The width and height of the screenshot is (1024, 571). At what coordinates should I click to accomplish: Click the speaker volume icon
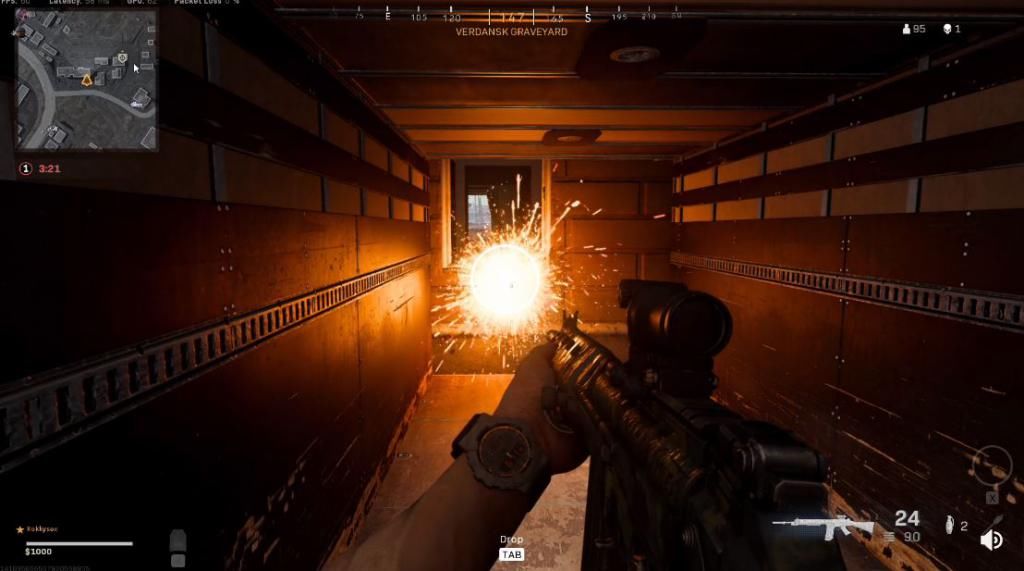[992, 541]
